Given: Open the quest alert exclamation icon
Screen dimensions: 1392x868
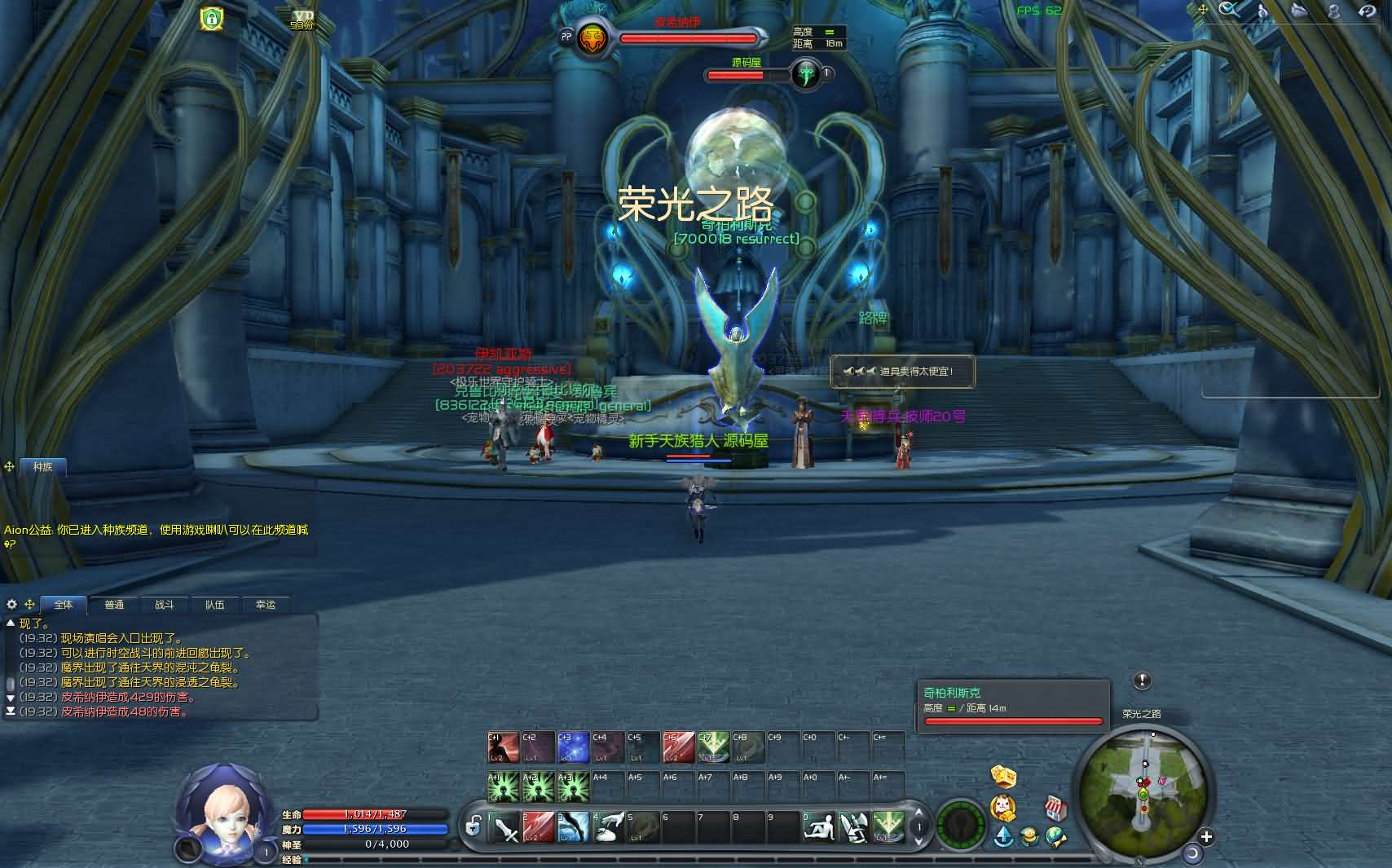Looking at the screenshot, I should click(x=1142, y=681).
